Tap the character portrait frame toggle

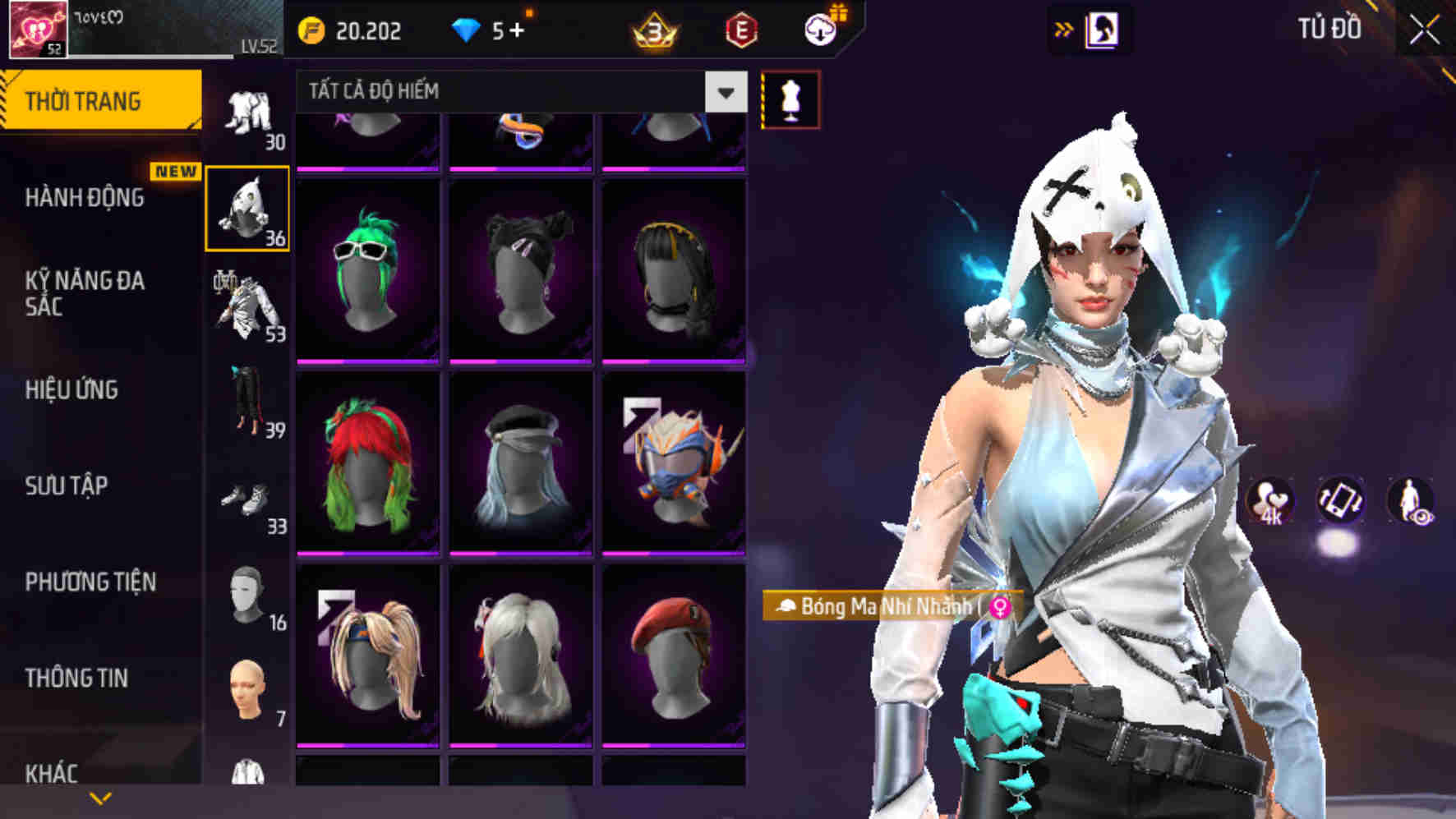[x=1102, y=27]
